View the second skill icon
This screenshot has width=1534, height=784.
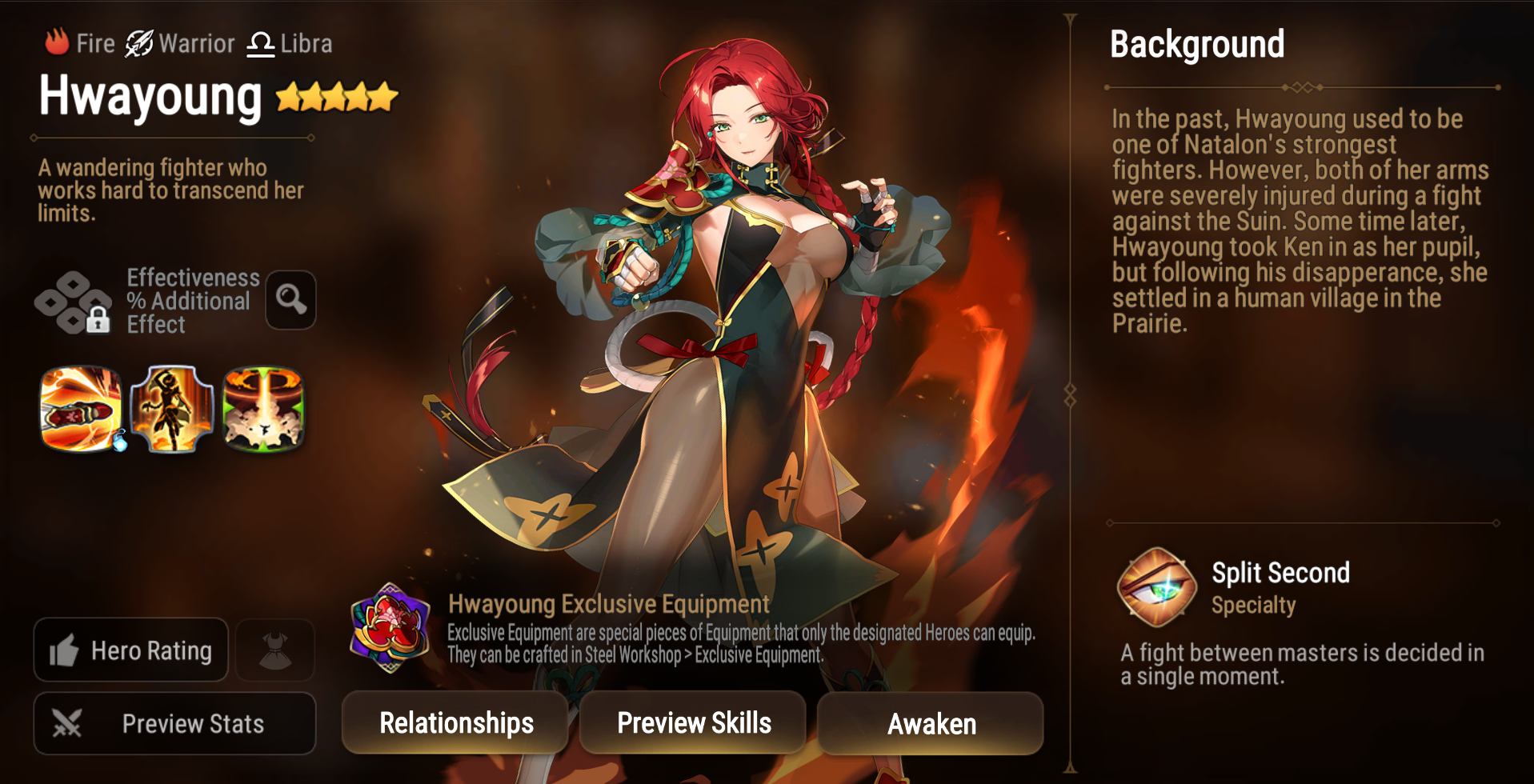(172, 410)
